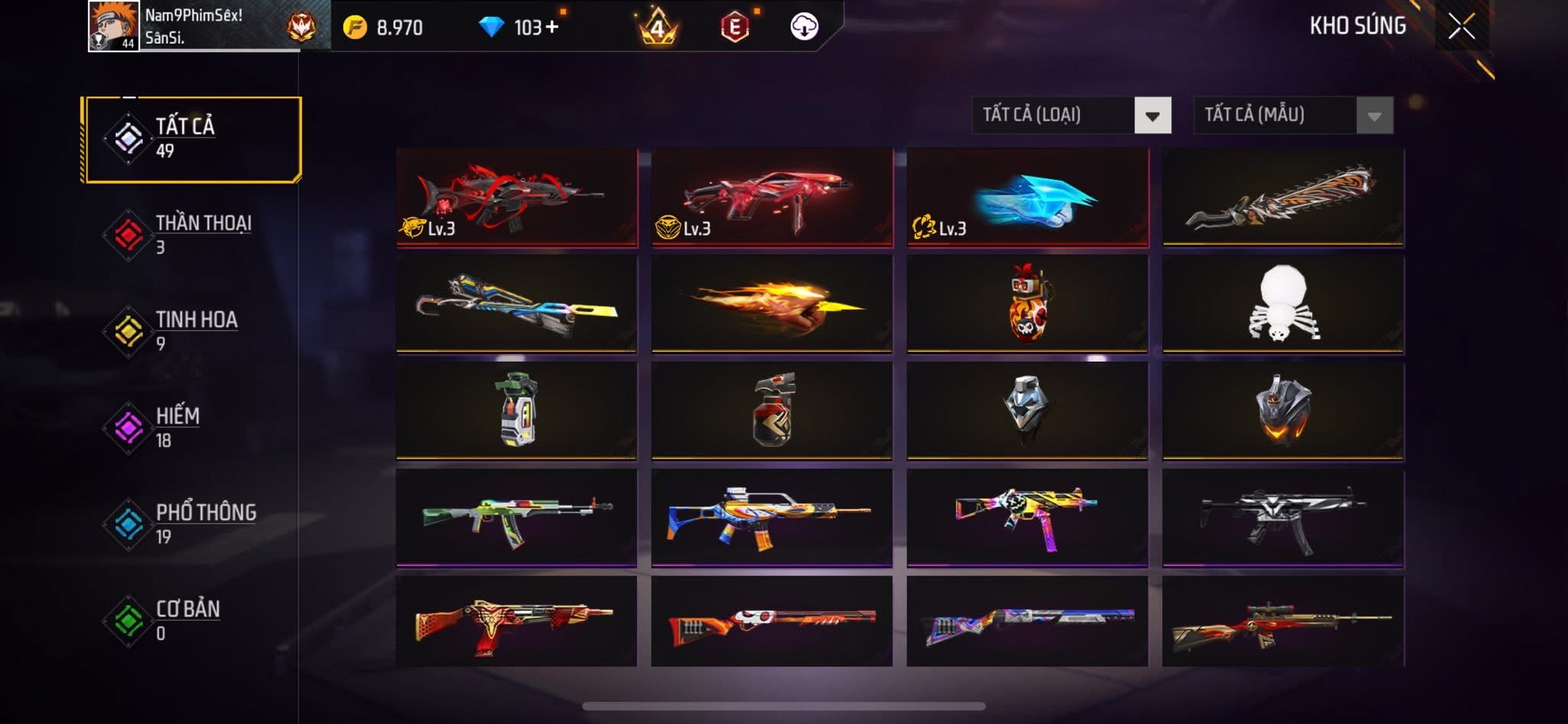The height and width of the screenshot is (724, 1568).
Task: Click the red E badge icon
Action: 734,28
